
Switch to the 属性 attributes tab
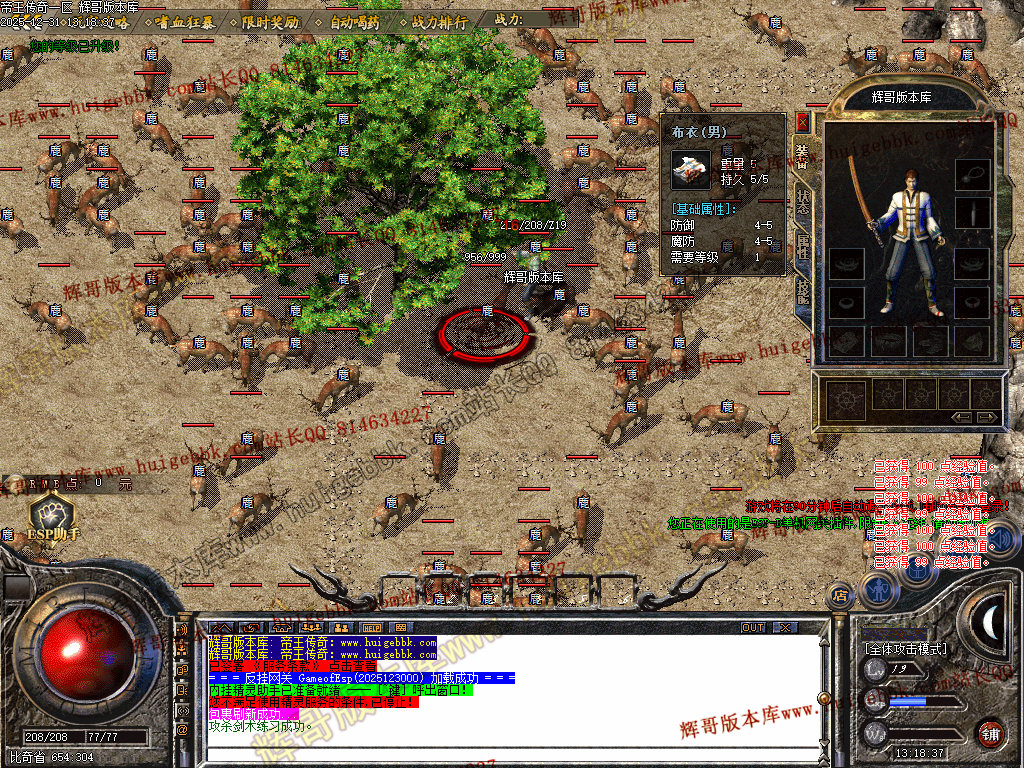tap(802, 247)
